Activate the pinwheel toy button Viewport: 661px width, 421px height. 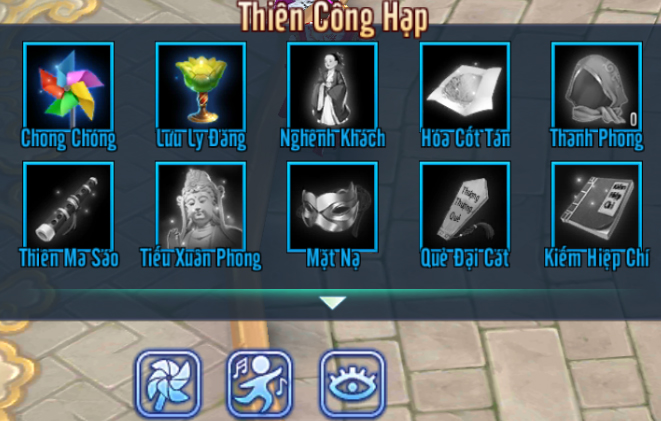(x=168, y=382)
